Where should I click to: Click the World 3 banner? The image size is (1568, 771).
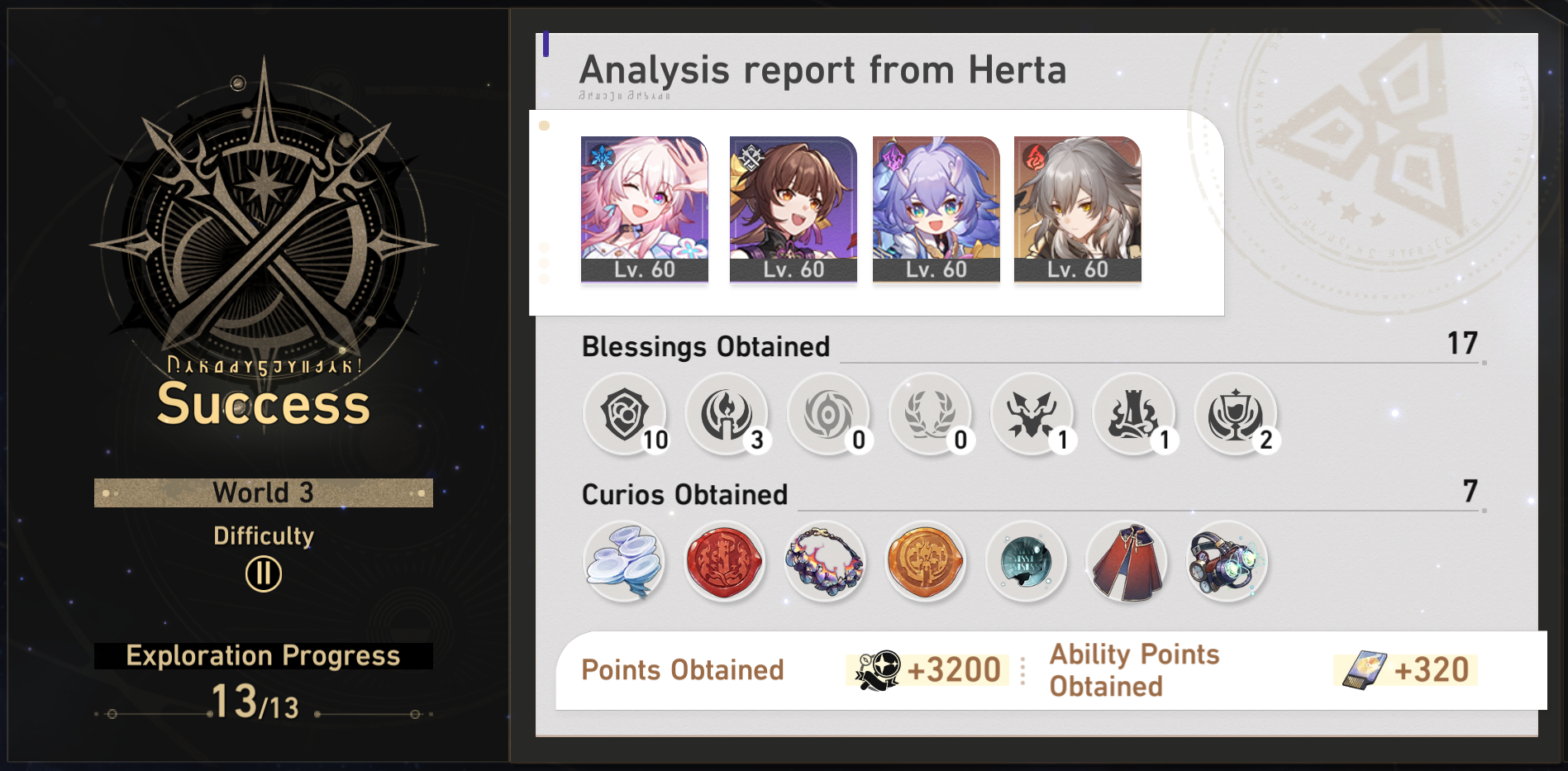263,492
